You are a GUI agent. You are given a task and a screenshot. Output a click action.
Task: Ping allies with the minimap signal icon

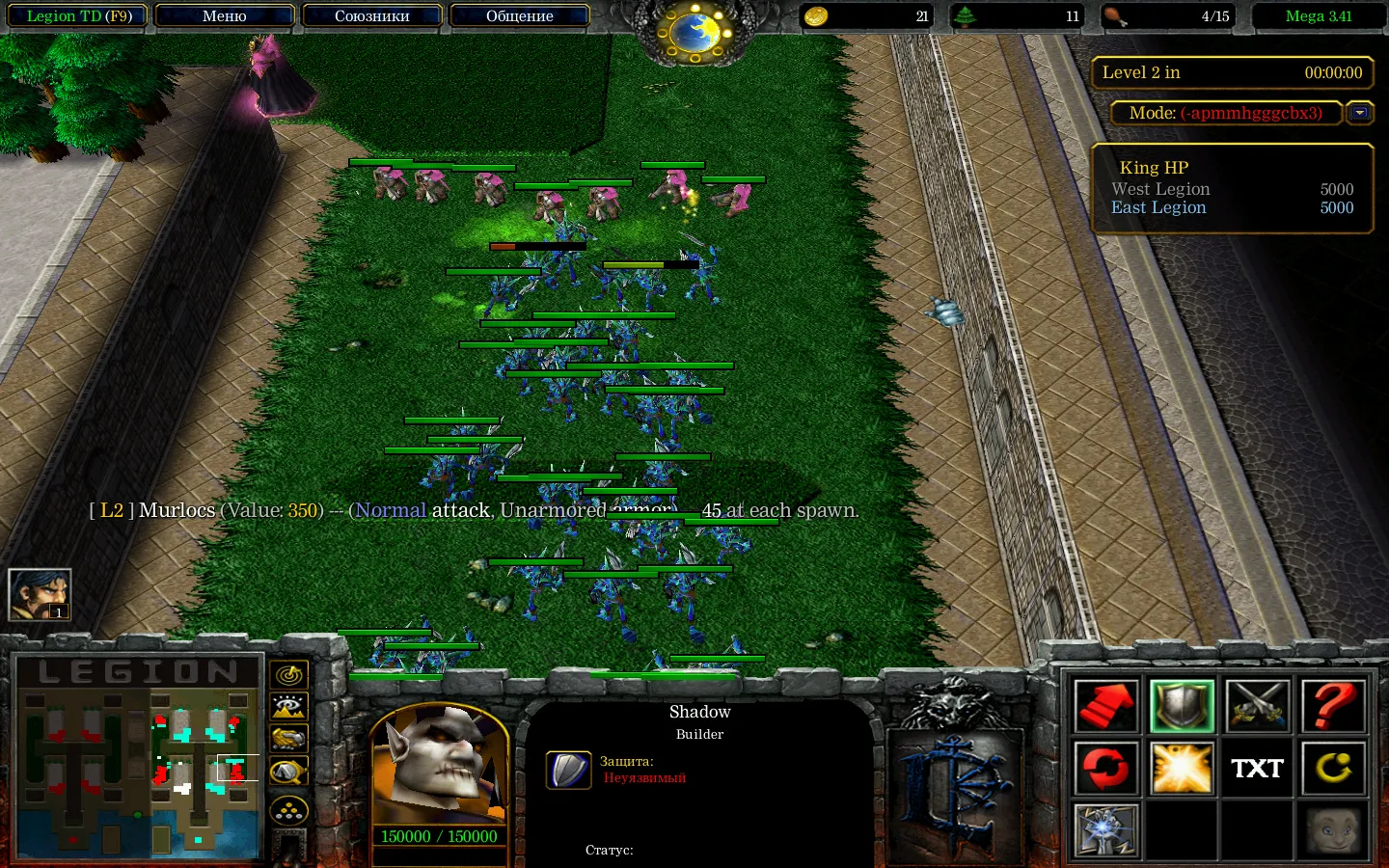pyautogui.click(x=287, y=675)
